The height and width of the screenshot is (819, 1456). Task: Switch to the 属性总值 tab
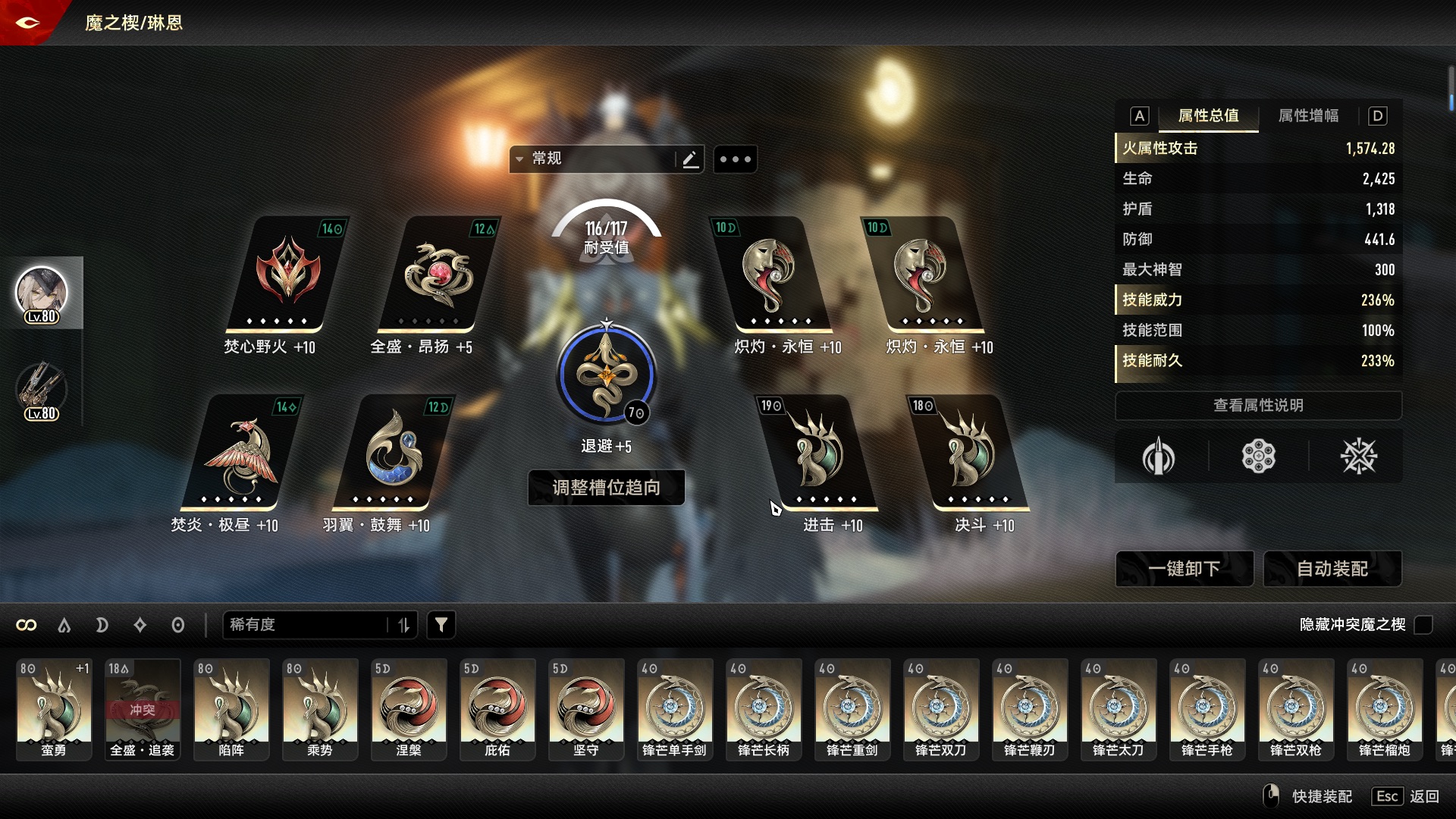point(1208,116)
